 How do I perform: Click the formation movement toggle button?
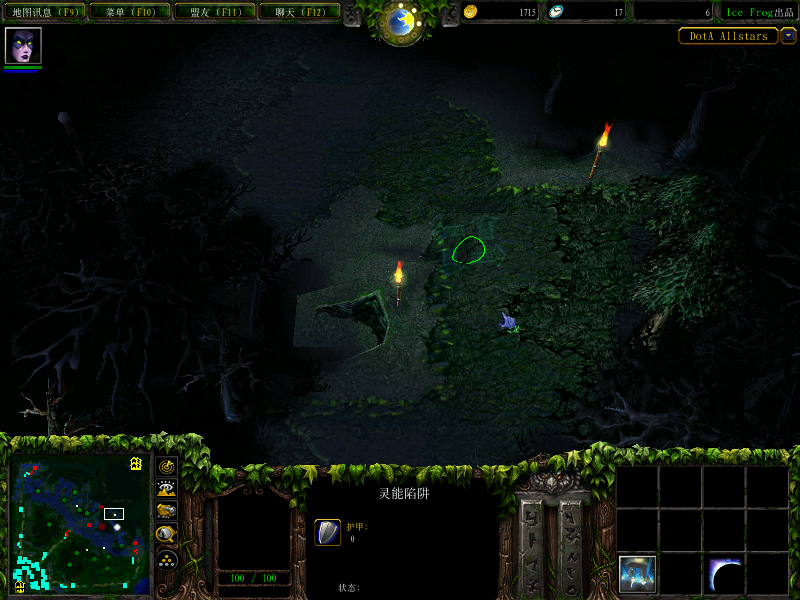(x=167, y=559)
